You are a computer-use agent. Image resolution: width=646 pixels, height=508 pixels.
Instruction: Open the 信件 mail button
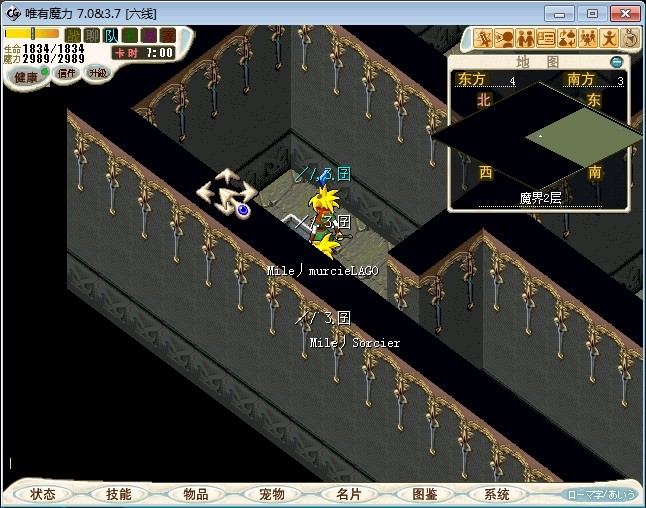pos(66,74)
